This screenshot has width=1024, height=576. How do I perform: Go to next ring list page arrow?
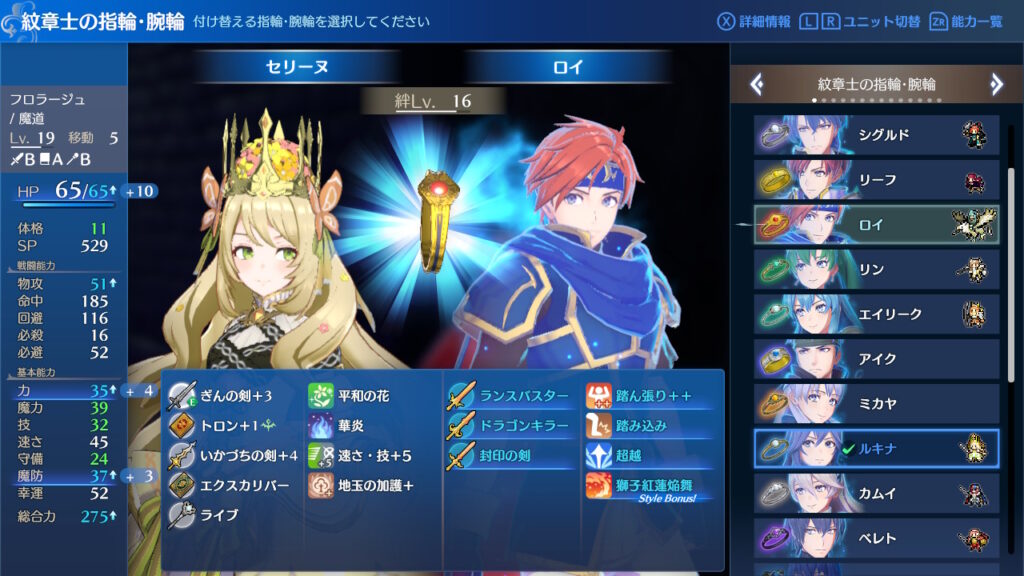pyautogui.click(x=996, y=85)
